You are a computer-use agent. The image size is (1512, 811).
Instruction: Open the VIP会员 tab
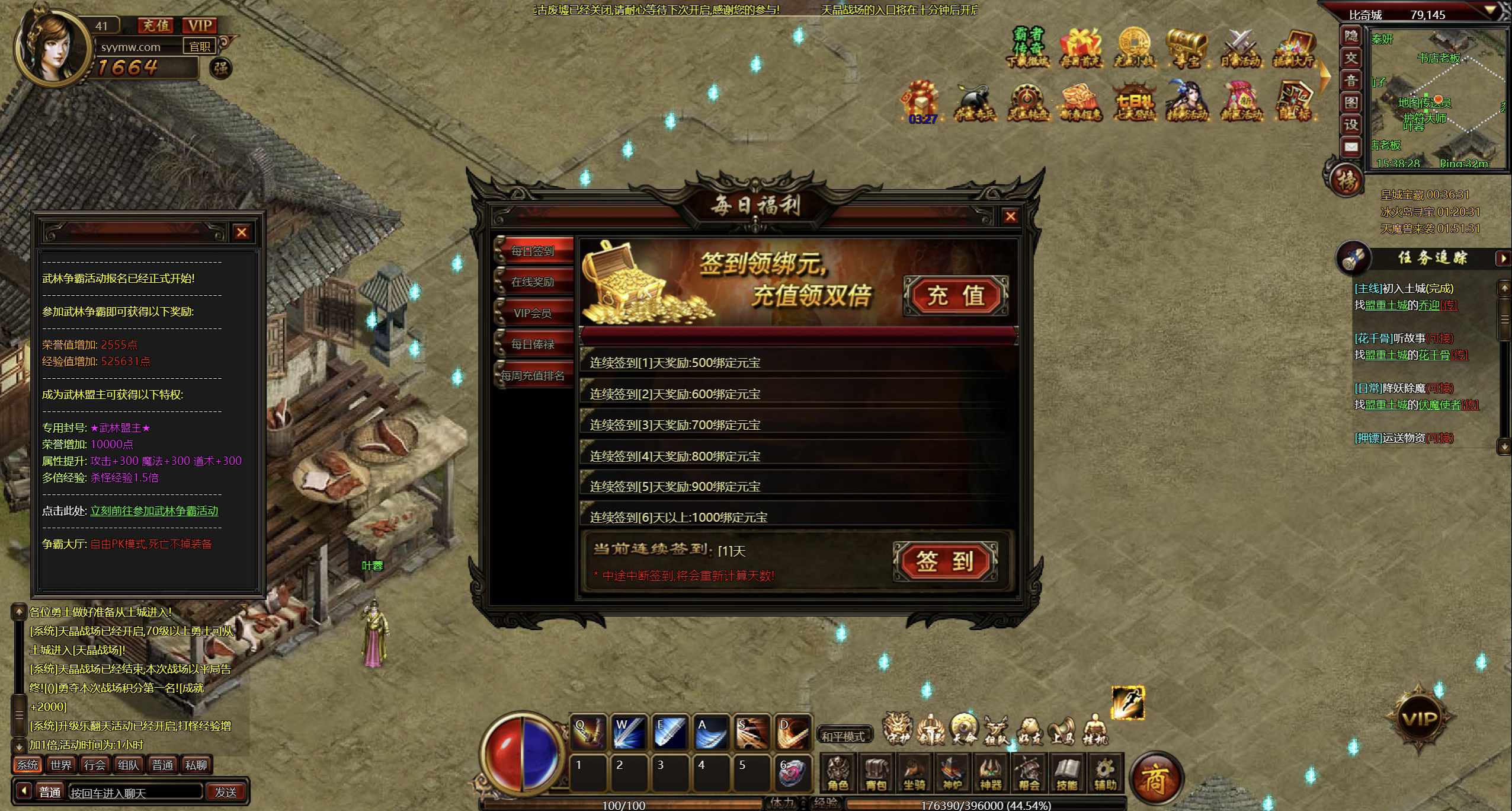click(x=533, y=313)
